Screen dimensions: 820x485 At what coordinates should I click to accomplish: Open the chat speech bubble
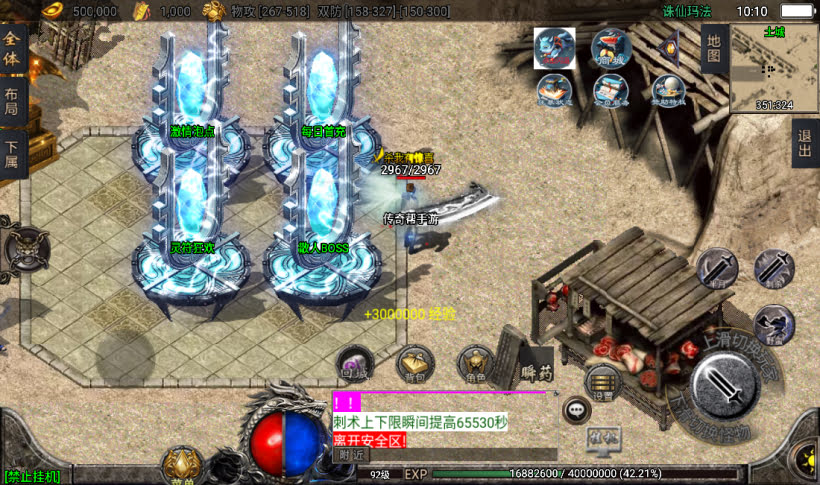click(x=576, y=408)
